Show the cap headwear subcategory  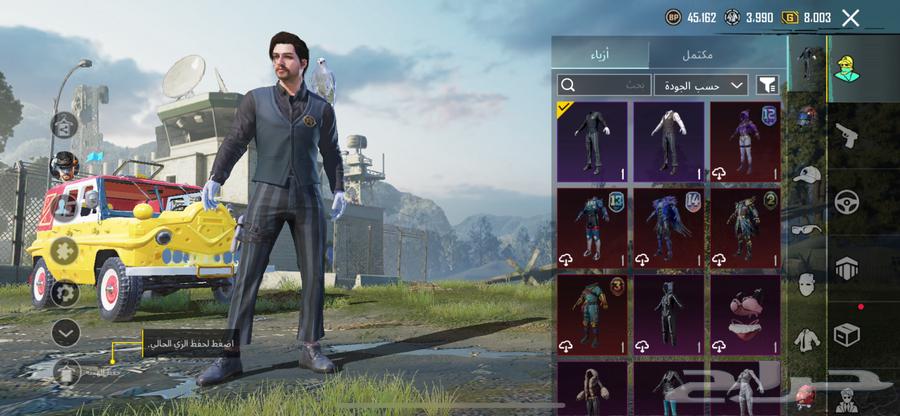coord(806,173)
